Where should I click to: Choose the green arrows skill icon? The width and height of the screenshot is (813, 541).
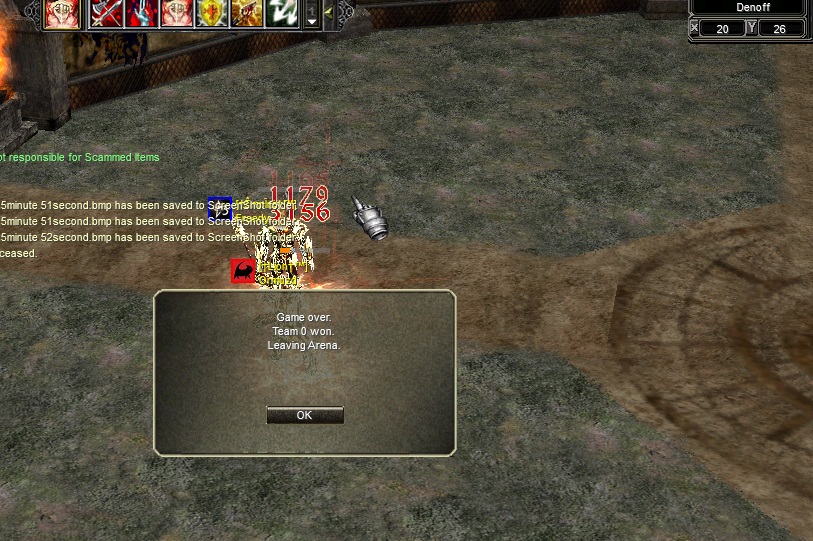(282, 13)
